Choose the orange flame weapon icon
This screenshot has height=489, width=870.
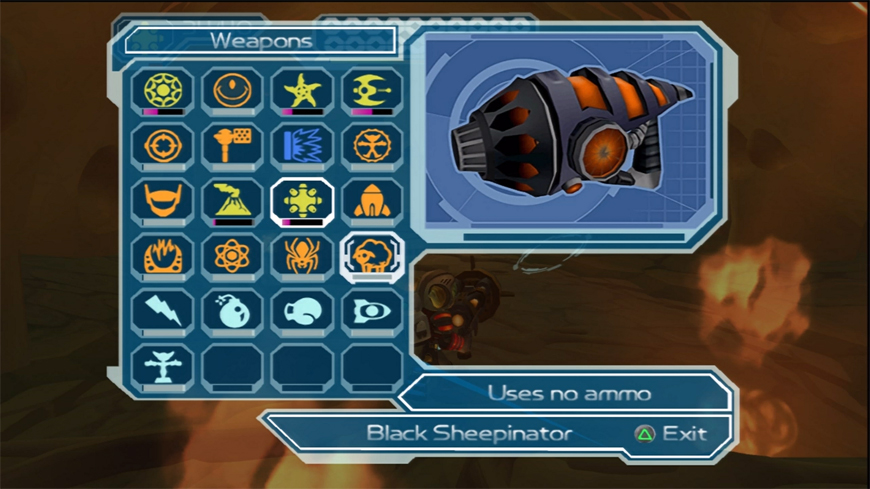[x=162, y=257]
